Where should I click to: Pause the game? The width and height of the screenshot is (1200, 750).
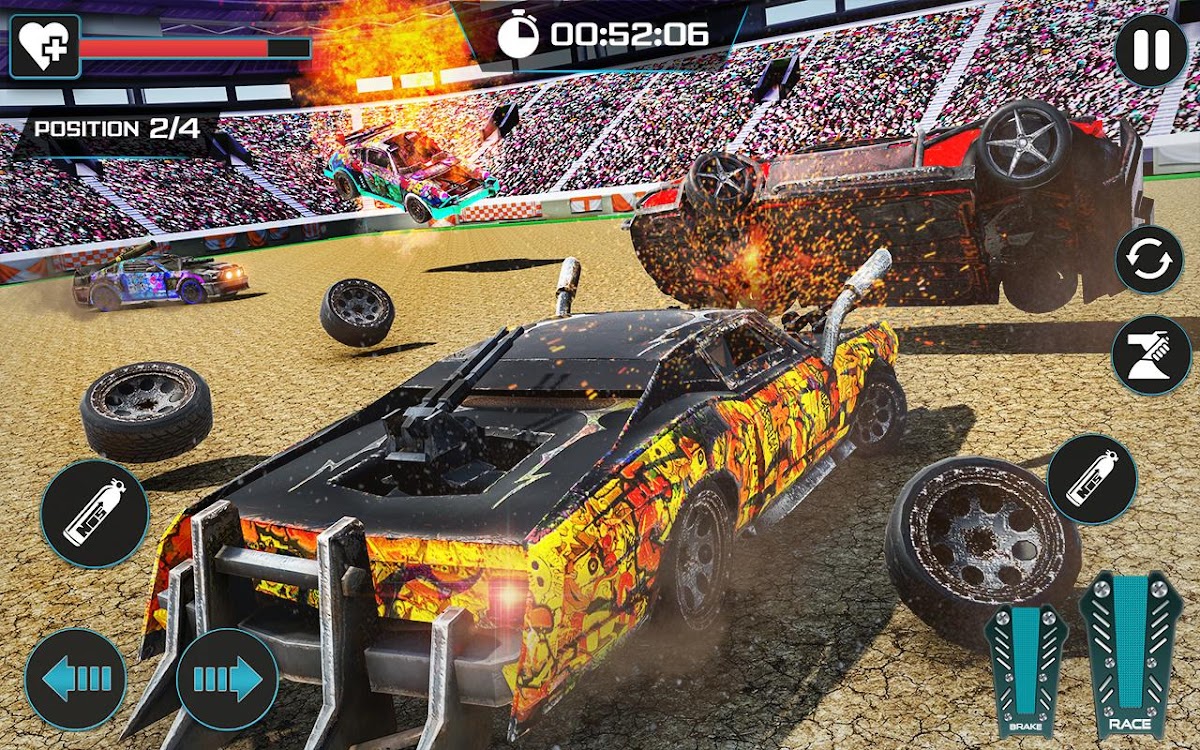pos(1151,51)
